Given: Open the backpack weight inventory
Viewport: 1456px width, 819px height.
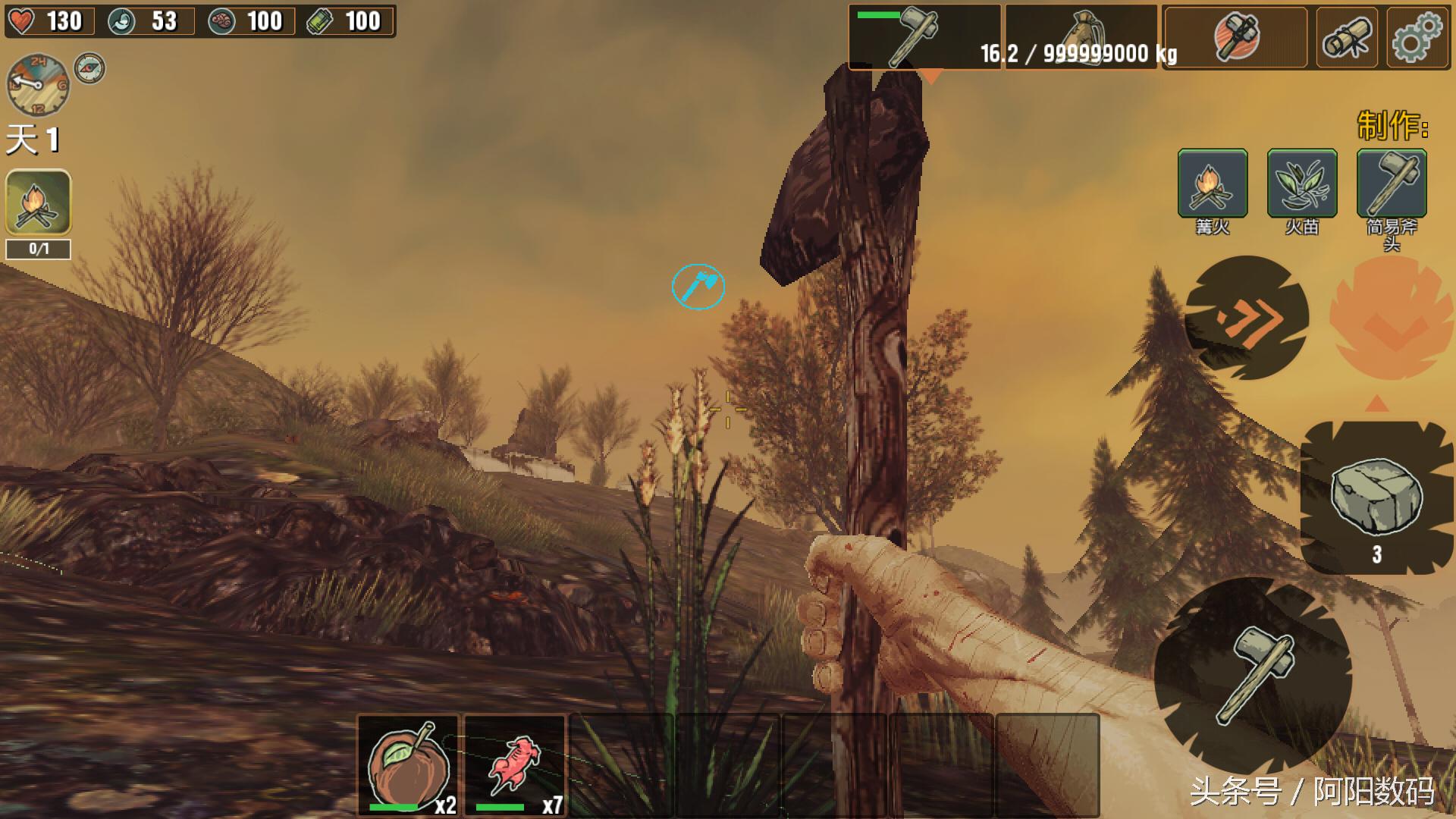Looking at the screenshot, I should pyautogui.click(x=1081, y=37).
